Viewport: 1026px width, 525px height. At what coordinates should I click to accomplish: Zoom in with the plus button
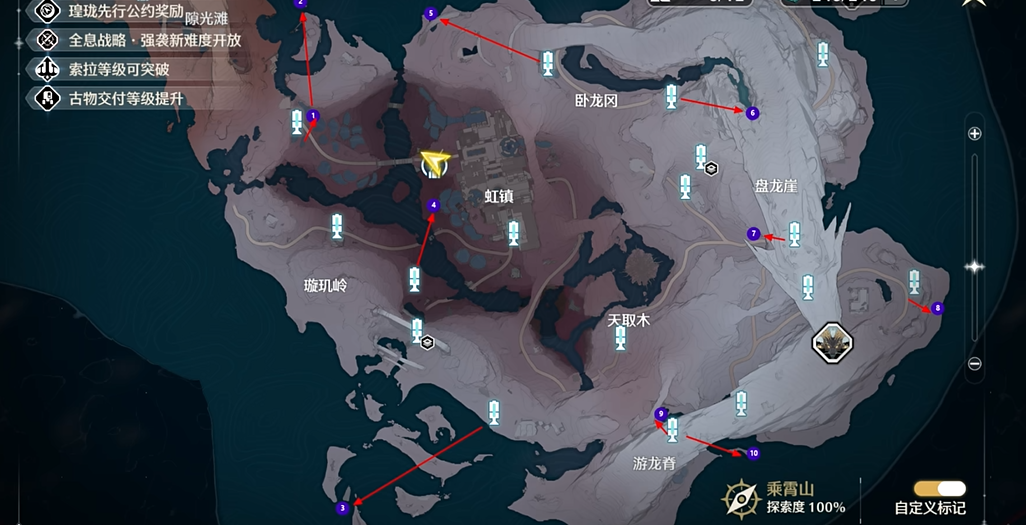tap(975, 133)
